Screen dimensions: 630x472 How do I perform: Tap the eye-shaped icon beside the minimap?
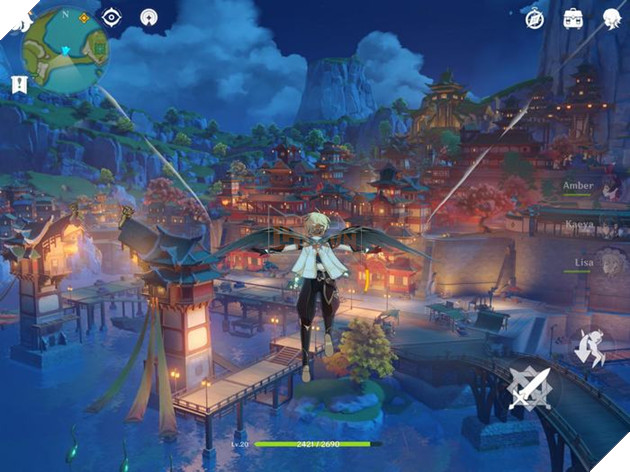[112, 17]
